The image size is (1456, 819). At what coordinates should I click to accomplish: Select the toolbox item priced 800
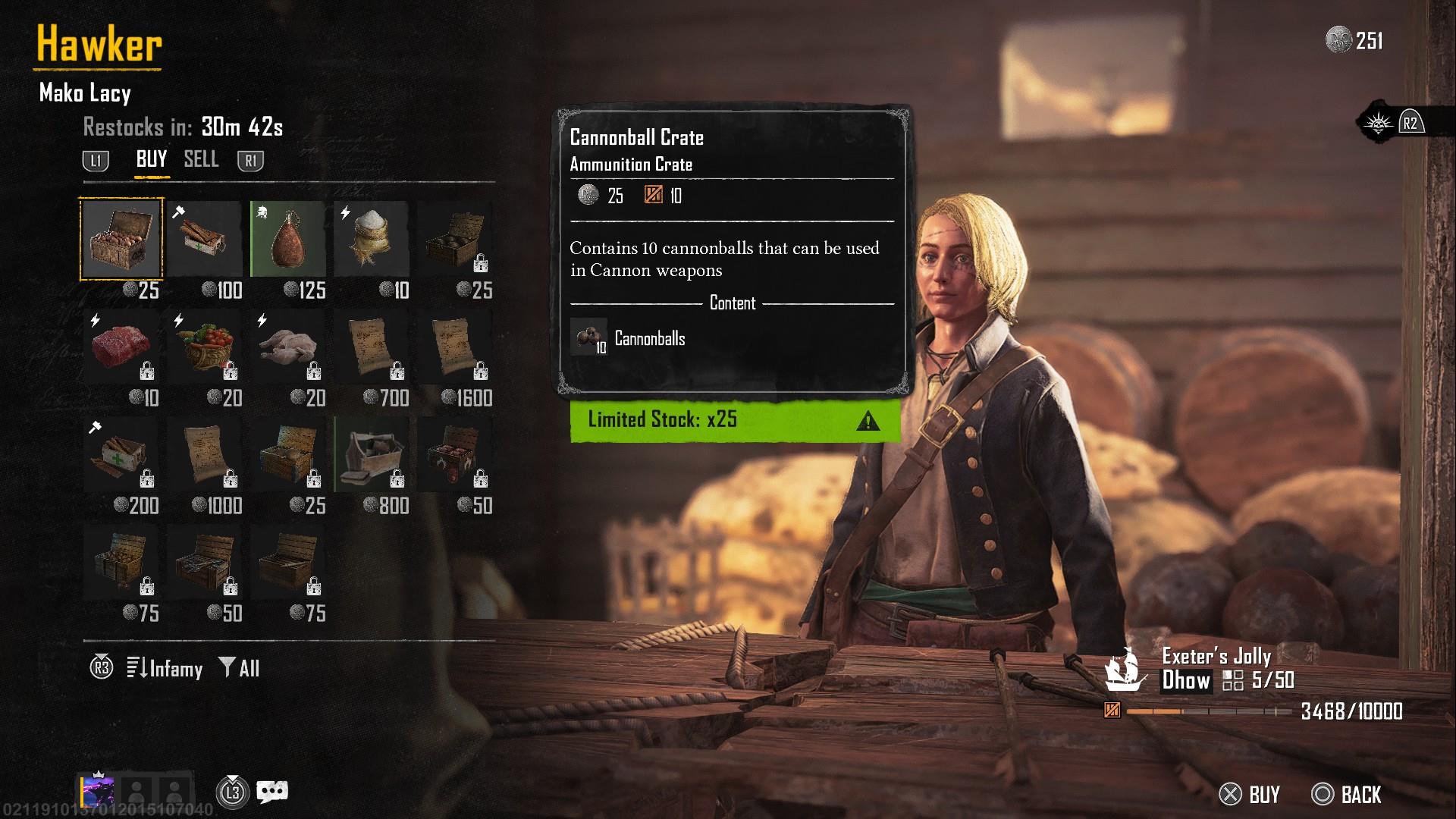pyautogui.click(x=372, y=455)
